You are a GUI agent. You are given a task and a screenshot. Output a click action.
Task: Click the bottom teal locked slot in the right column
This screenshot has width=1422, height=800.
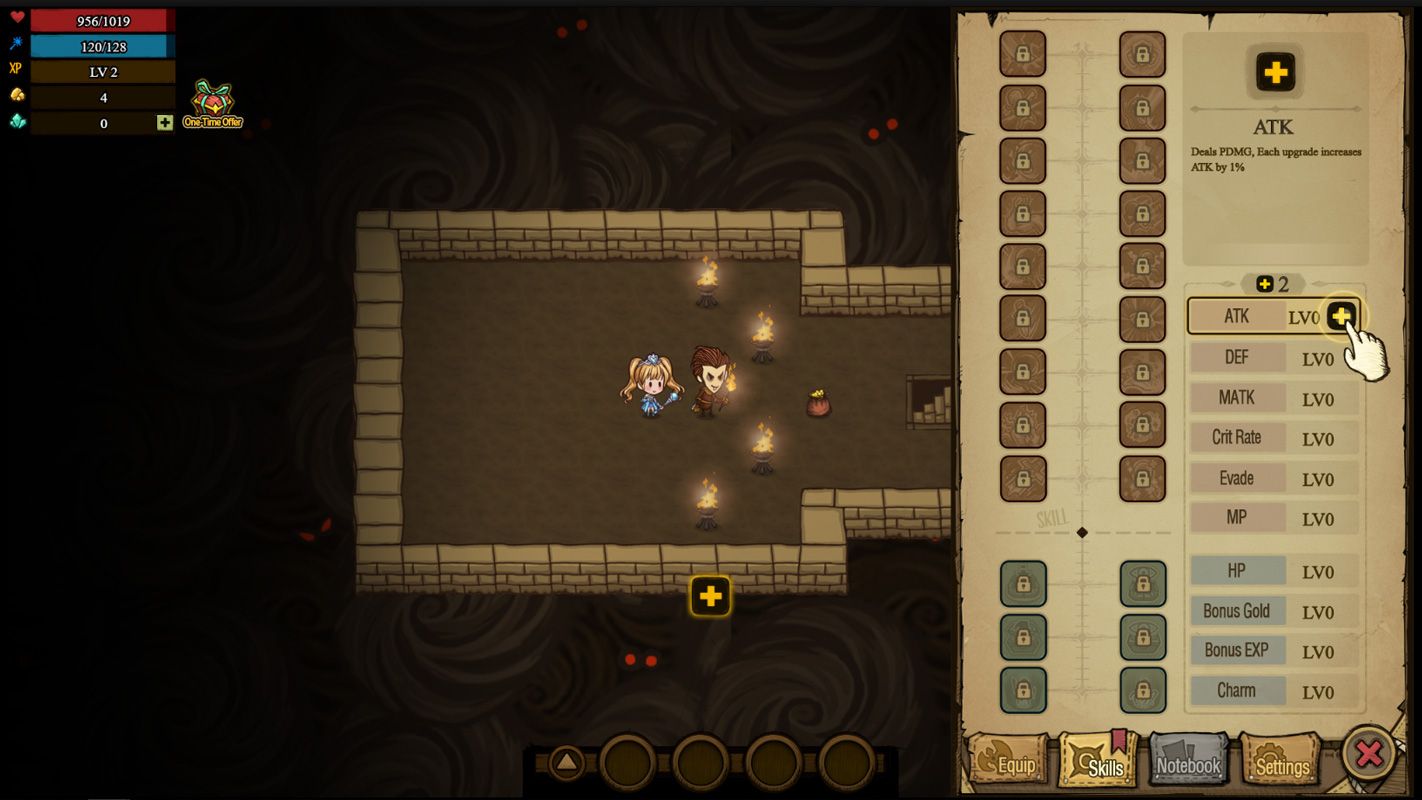point(1143,690)
